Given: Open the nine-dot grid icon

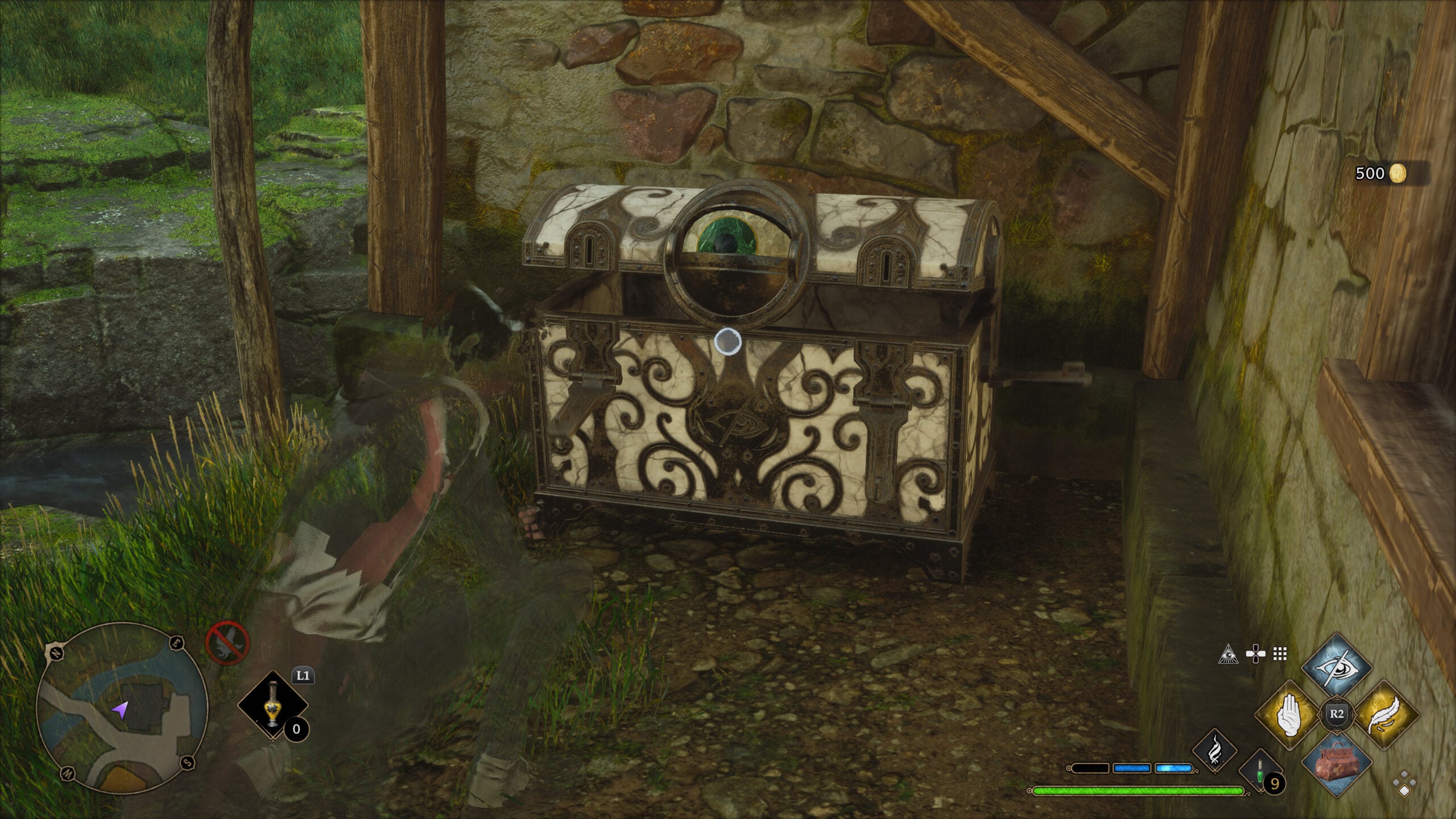Looking at the screenshot, I should pos(1280,655).
